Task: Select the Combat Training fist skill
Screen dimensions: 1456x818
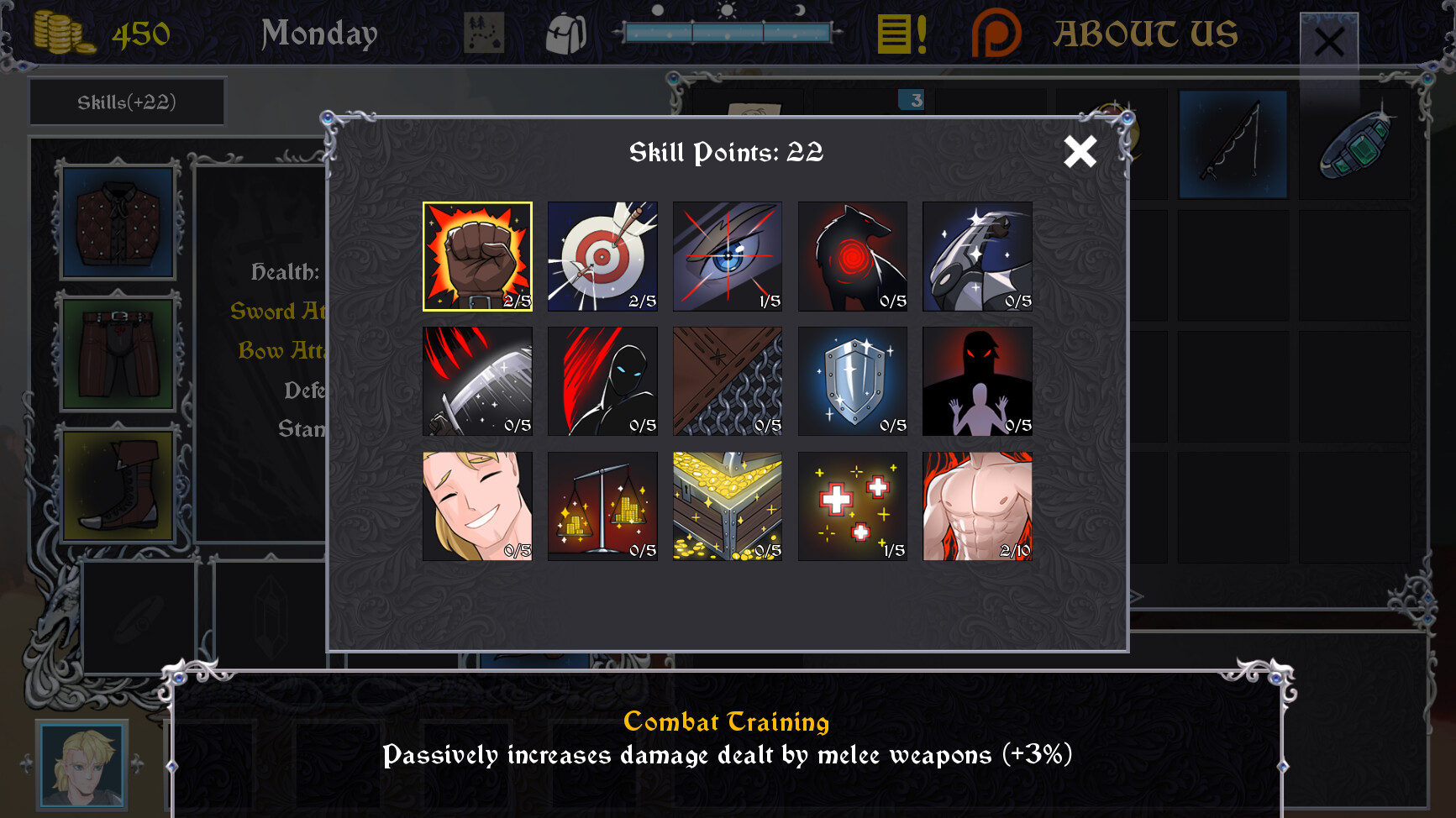Action: (477, 256)
